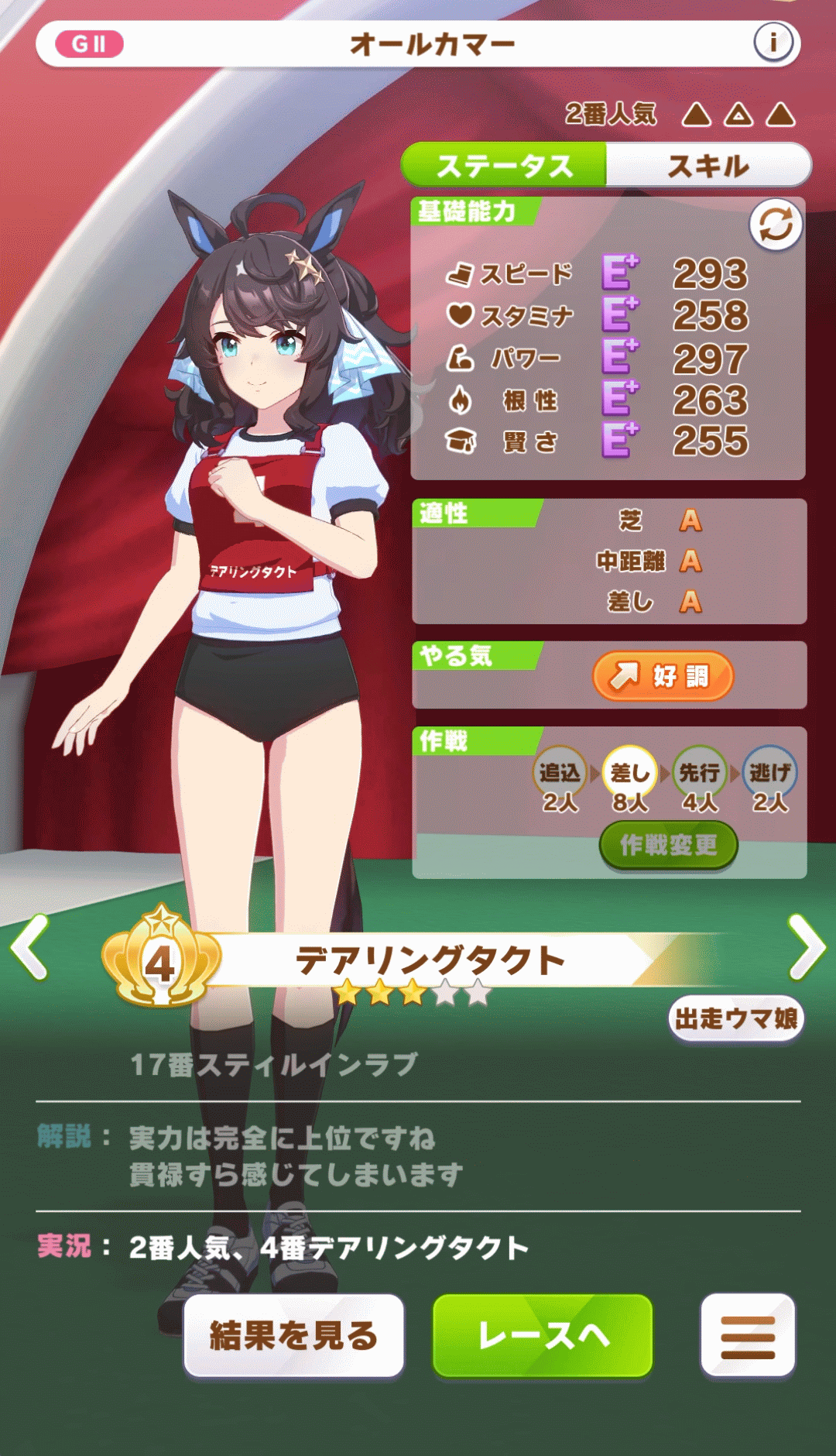The width and height of the screenshot is (836, 1456).
Task: Show the previous runner with left arrow
Action: pos(30,946)
